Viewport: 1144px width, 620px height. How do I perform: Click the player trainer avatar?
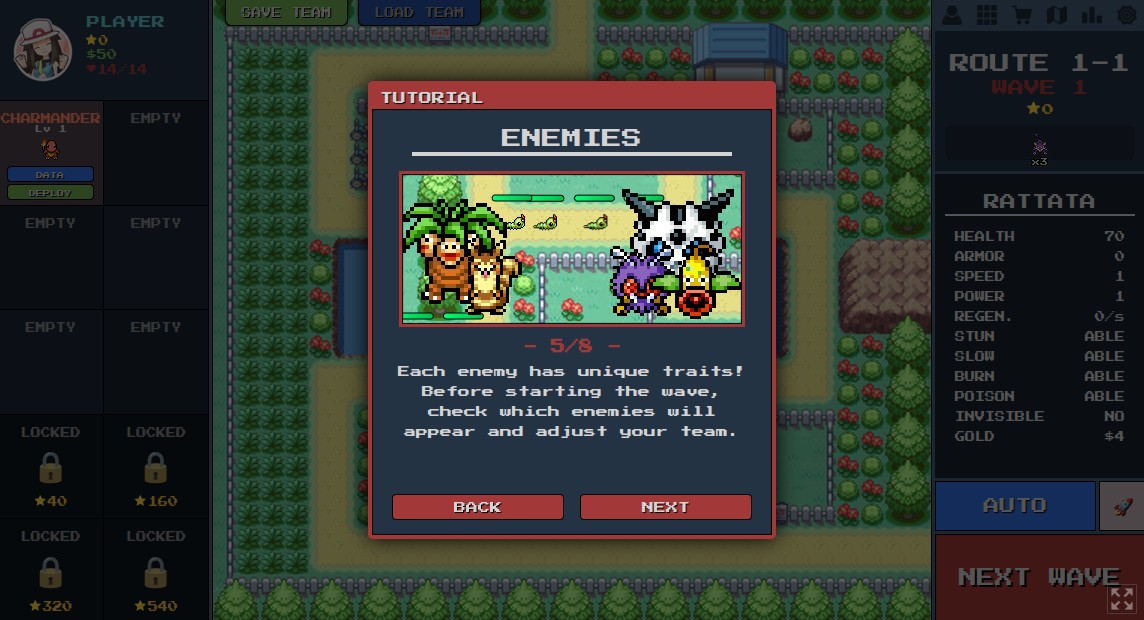tap(42, 48)
